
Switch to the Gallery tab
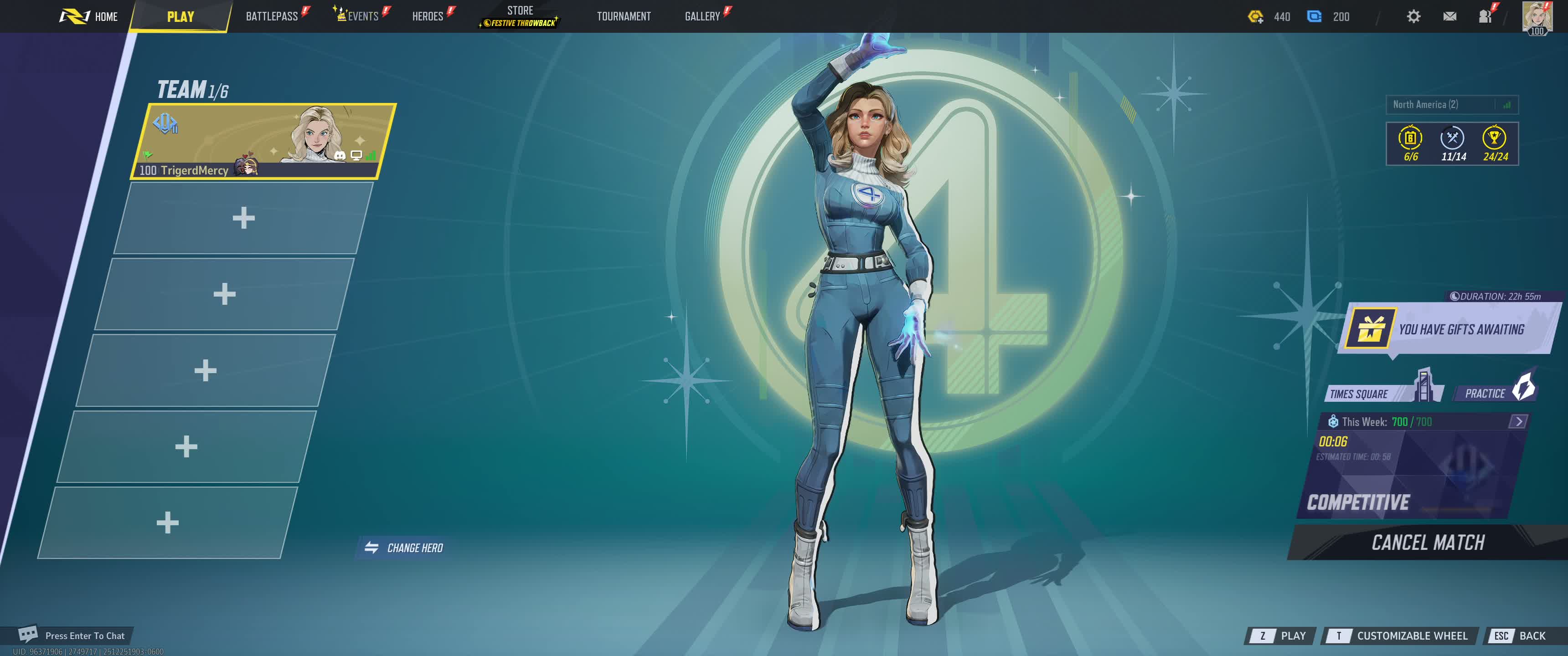[702, 16]
